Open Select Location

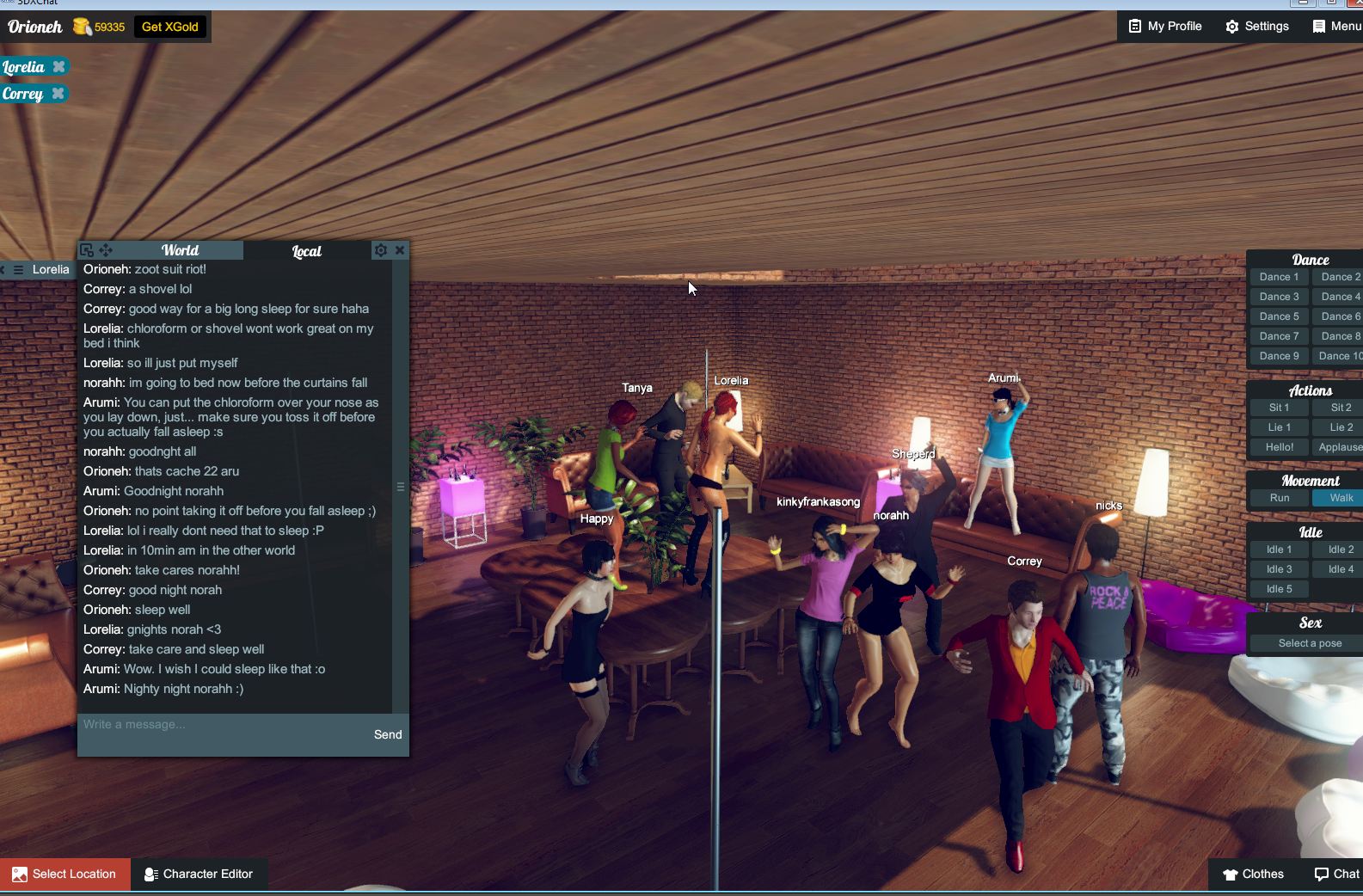coord(64,874)
